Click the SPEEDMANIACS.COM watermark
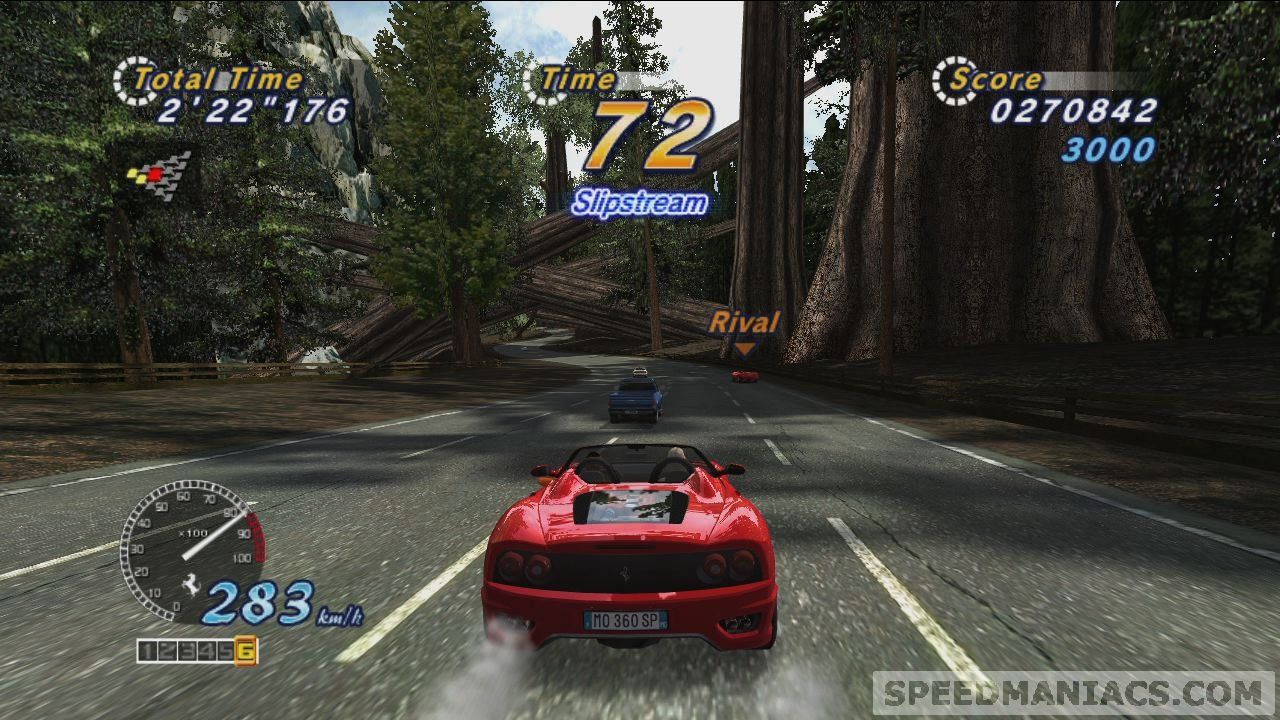 point(1073,692)
